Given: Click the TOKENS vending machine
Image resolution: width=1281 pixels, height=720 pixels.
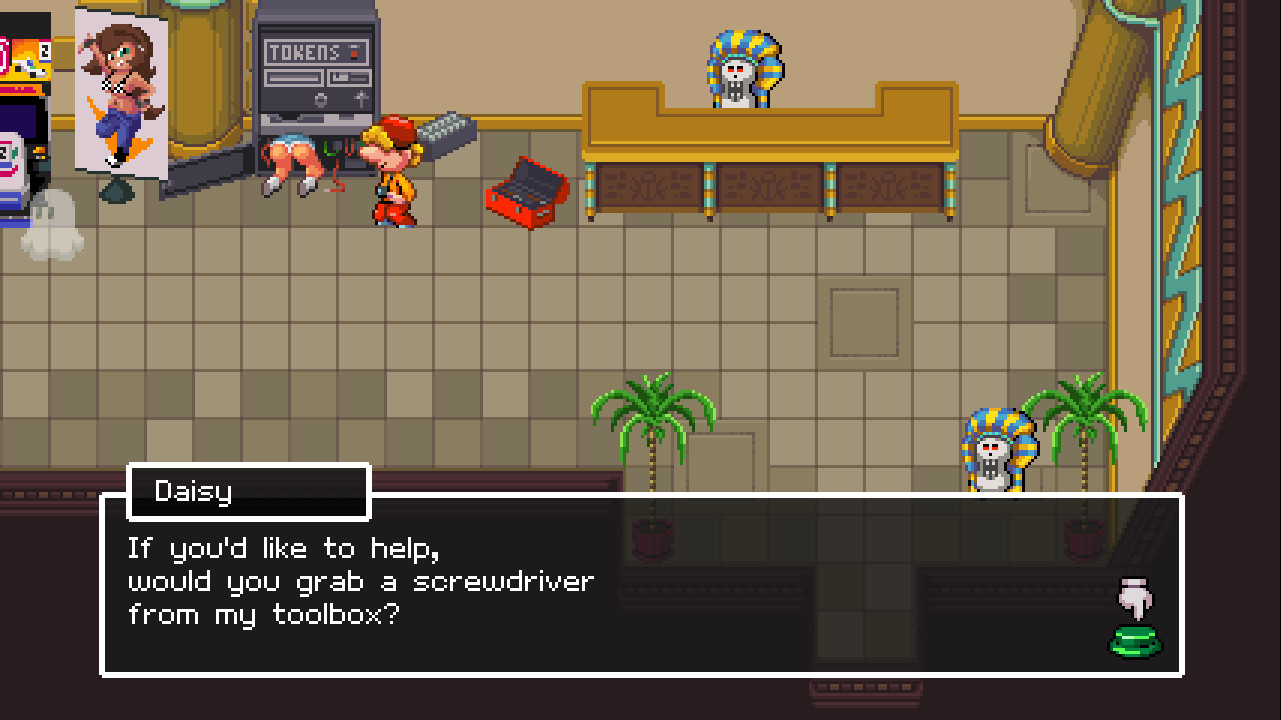Looking at the screenshot, I should [x=315, y=70].
